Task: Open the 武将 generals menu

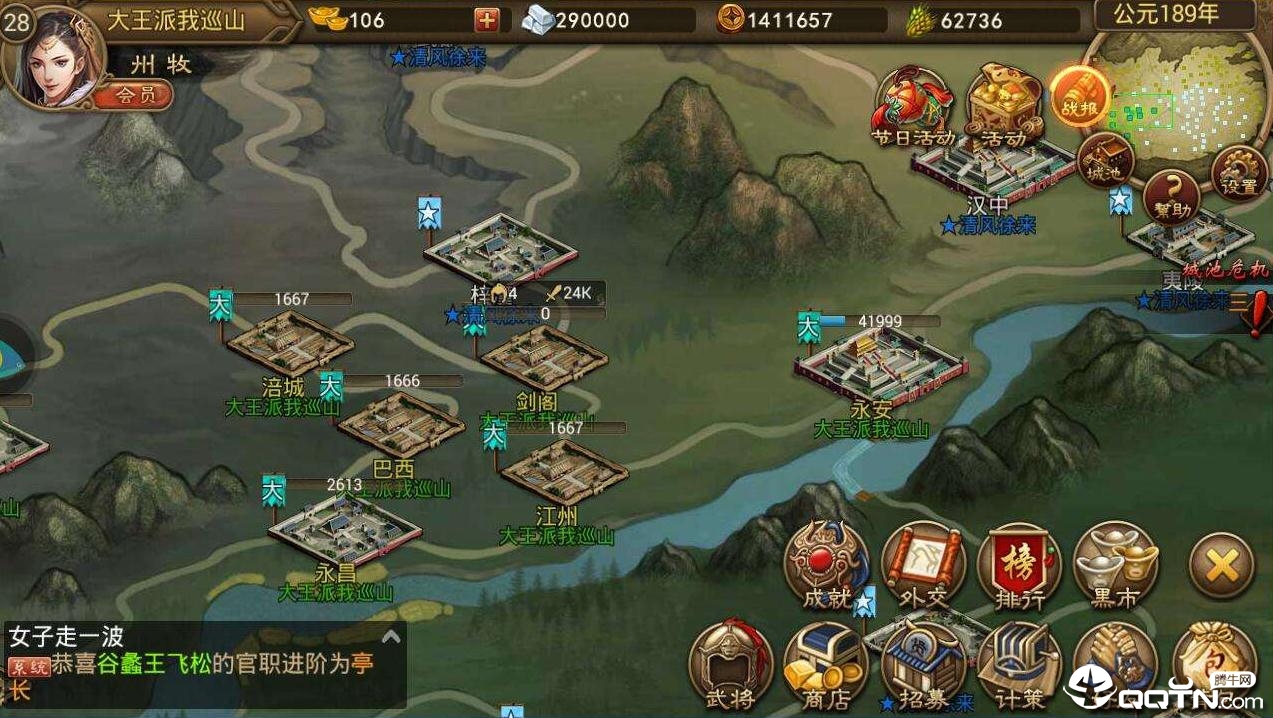Action: click(x=731, y=665)
